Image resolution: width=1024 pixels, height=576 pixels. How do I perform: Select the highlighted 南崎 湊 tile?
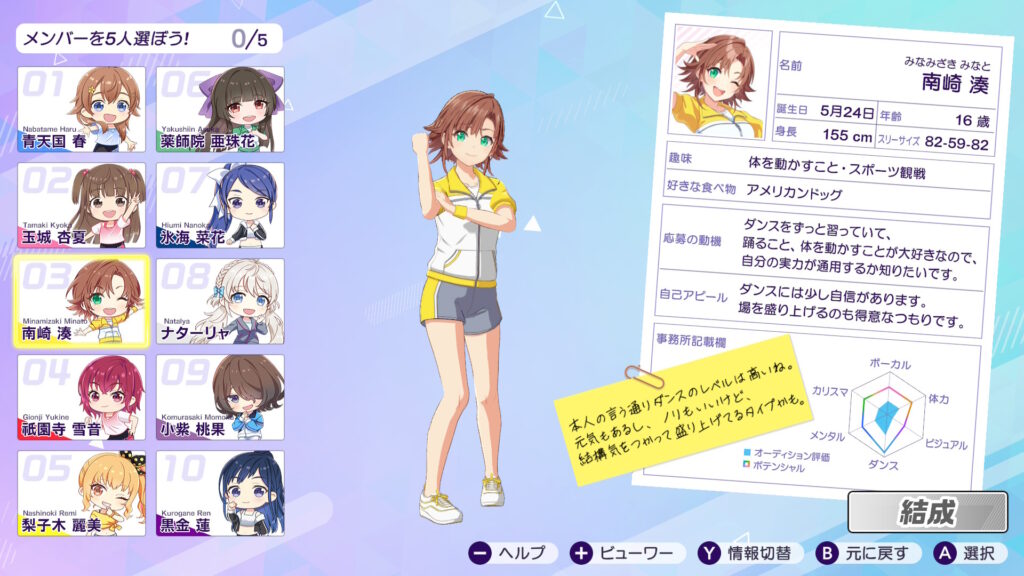tap(81, 301)
